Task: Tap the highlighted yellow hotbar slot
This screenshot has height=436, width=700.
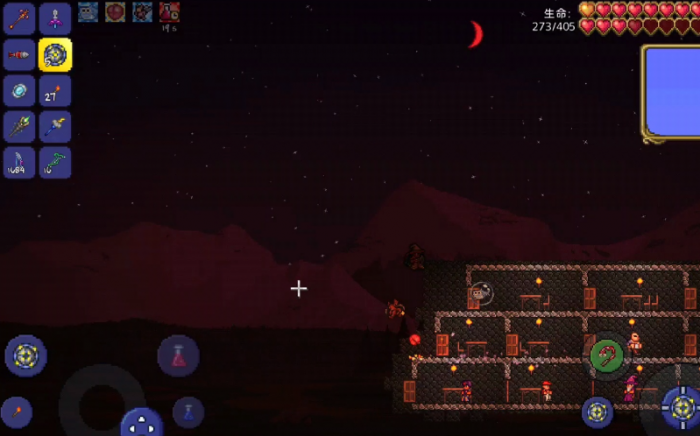Action: tap(55, 54)
